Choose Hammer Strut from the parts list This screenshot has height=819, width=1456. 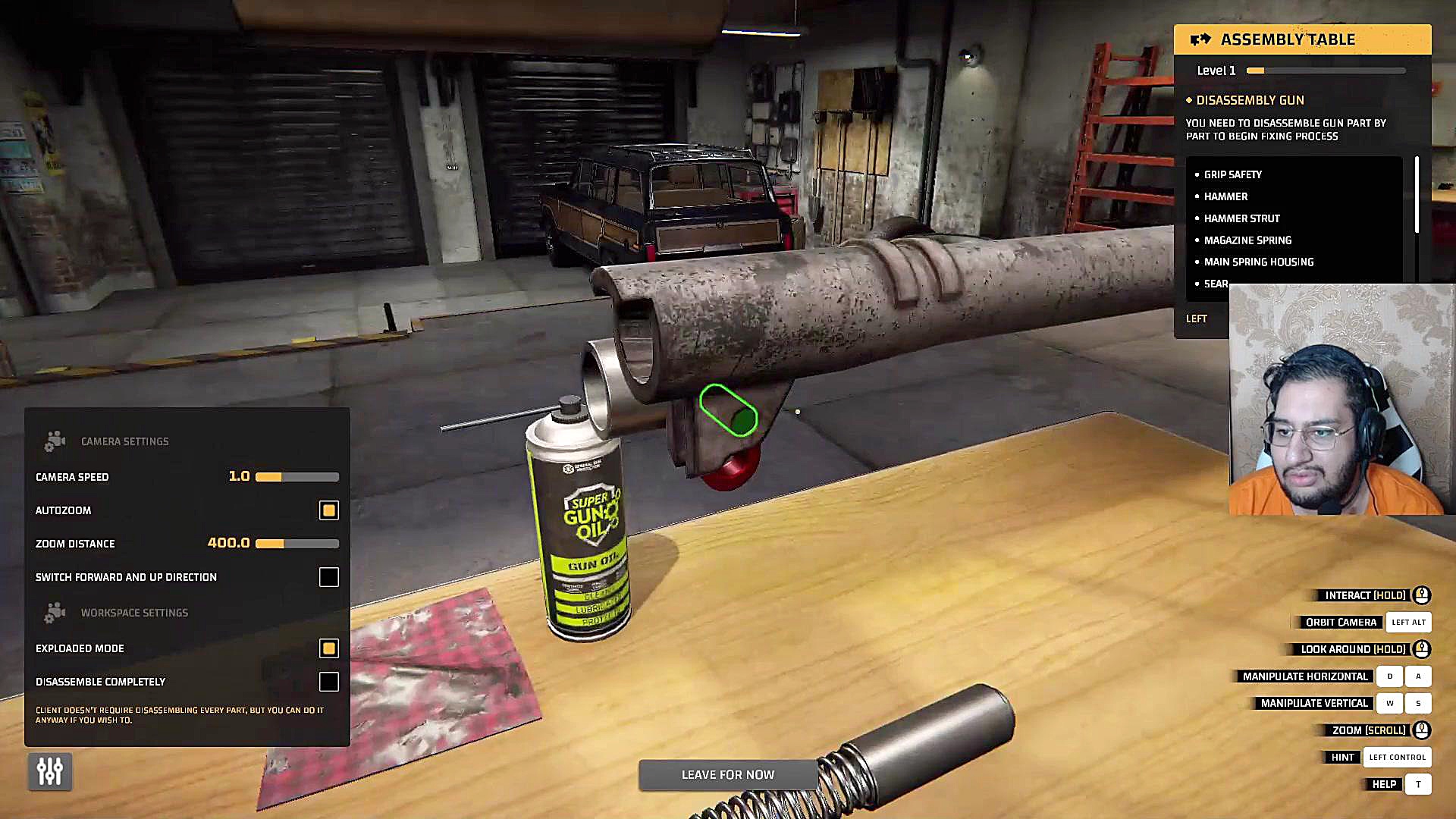click(x=1241, y=218)
